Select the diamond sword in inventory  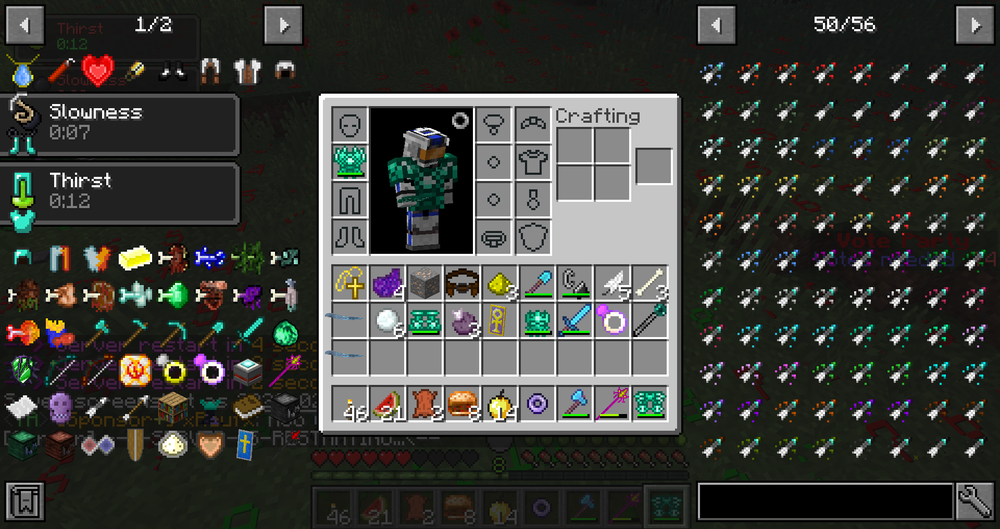(574, 321)
